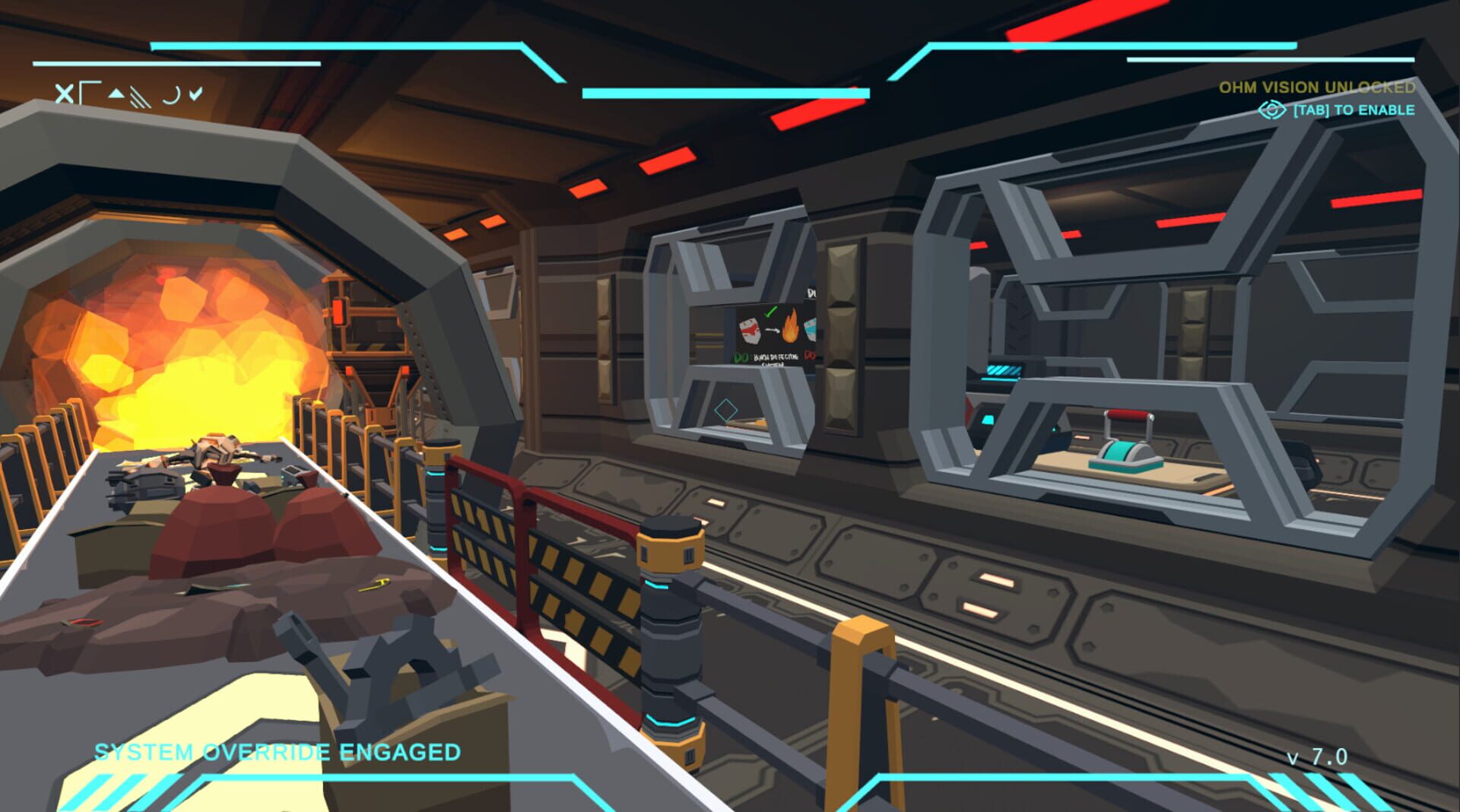Click the corner bracket HUD icon
This screenshot has height=812, width=1460.
[x=90, y=91]
